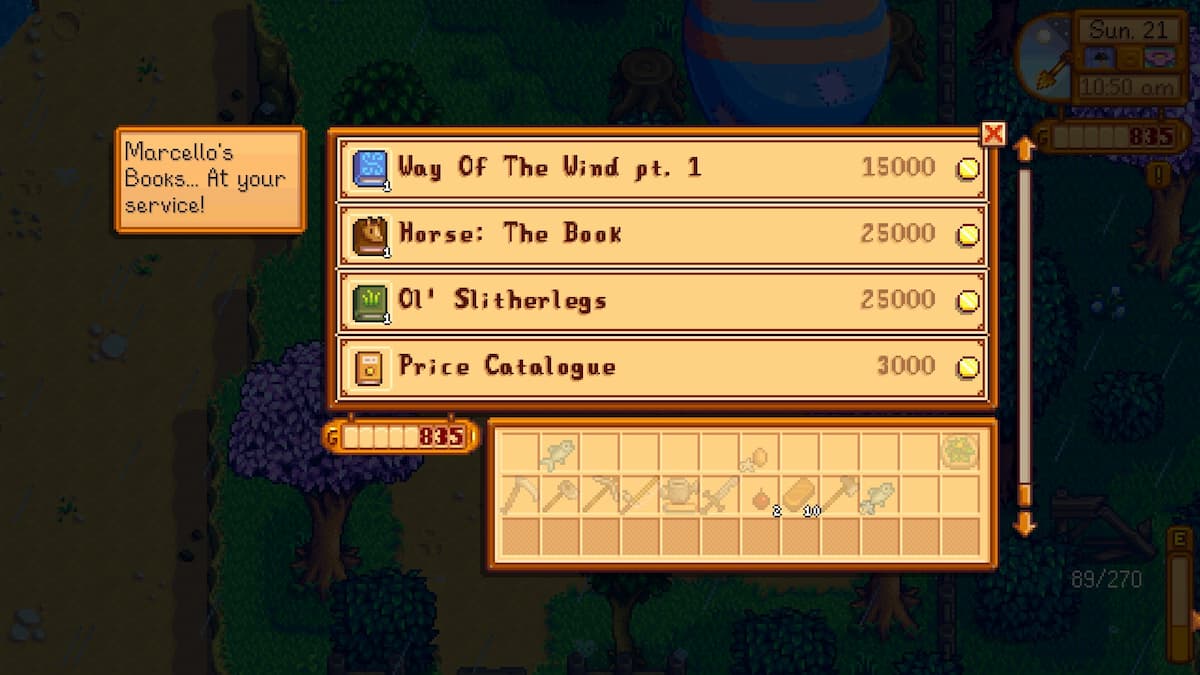Image resolution: width=1200 pixels, height=675 pixels.
Task: Click the item stack showing 10
Action: (x=800, y=494)
